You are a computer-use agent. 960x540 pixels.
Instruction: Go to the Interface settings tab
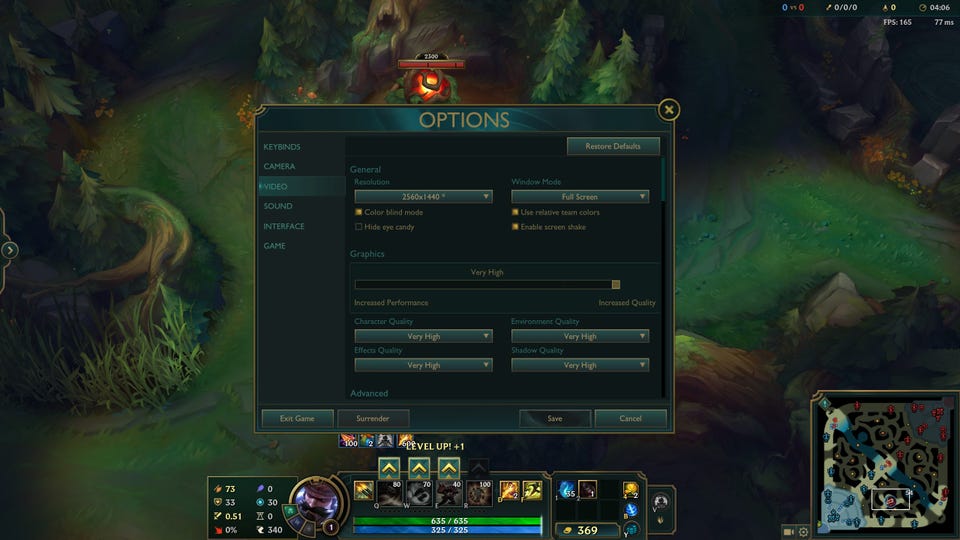(x=284, y=226)
